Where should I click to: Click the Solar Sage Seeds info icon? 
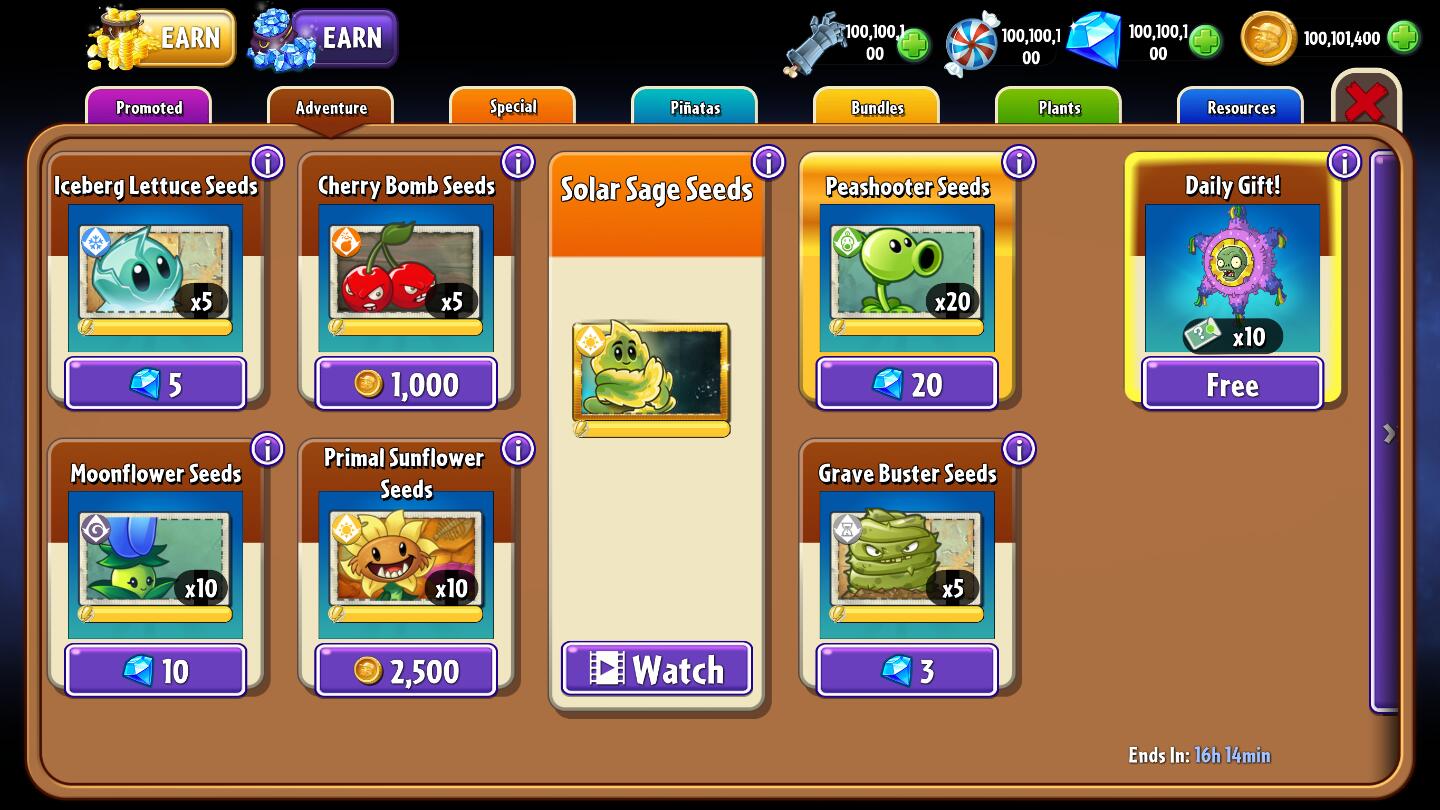pyautogui.click(x=769, y=161)
